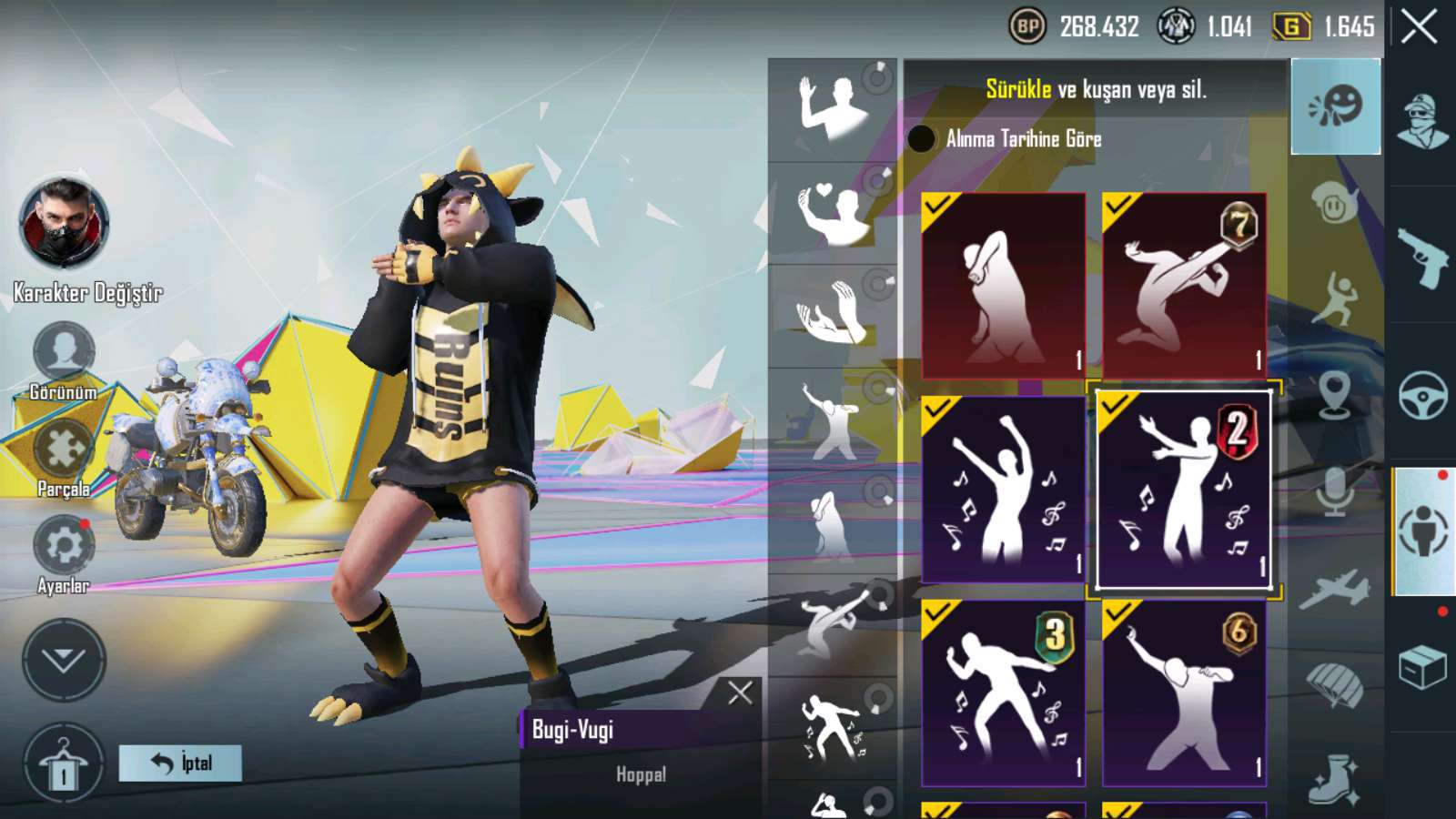Select the highlighted dance emote numbered 2

pos(1184,490)
